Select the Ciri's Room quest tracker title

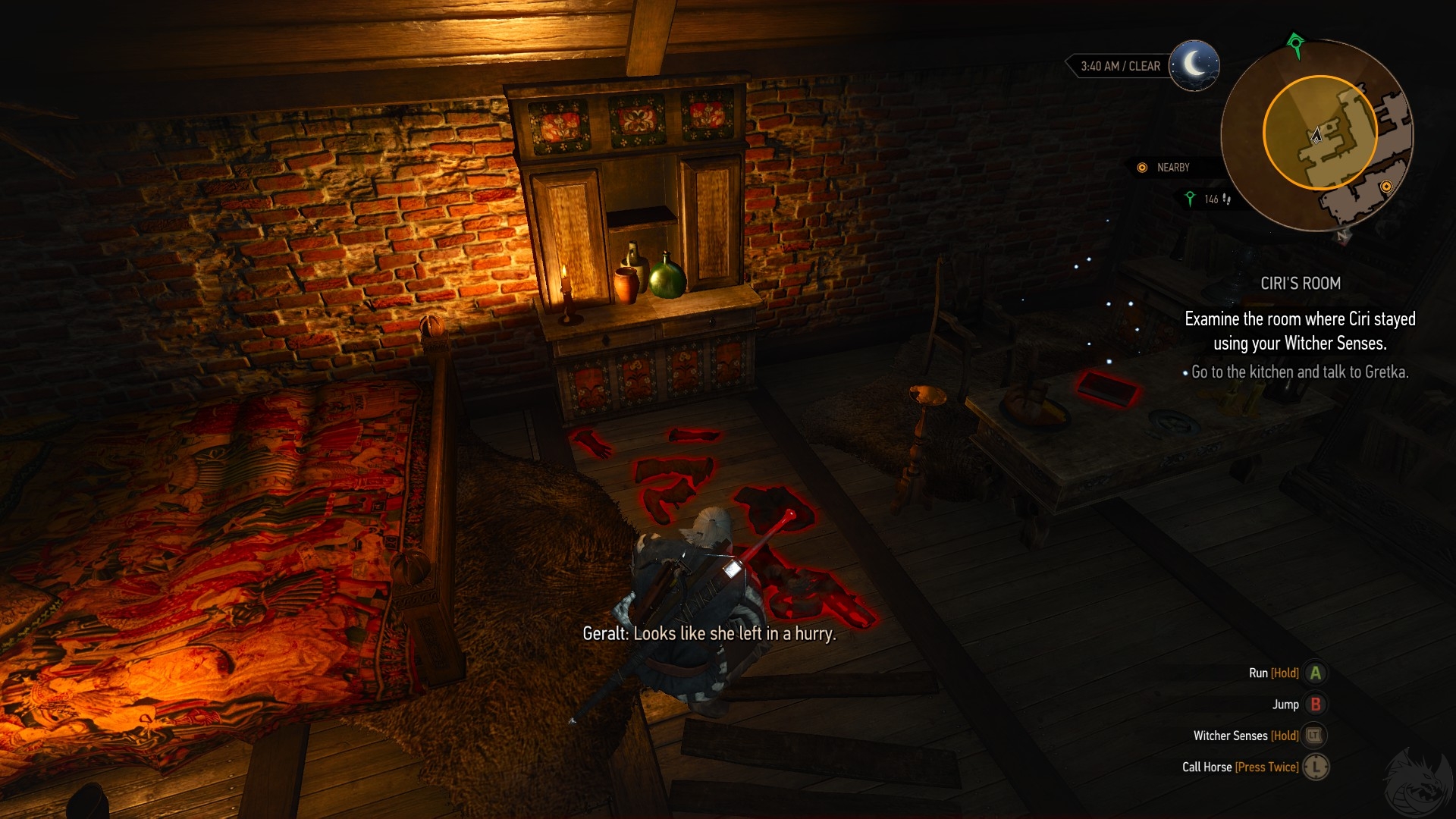click(1300, 284)
